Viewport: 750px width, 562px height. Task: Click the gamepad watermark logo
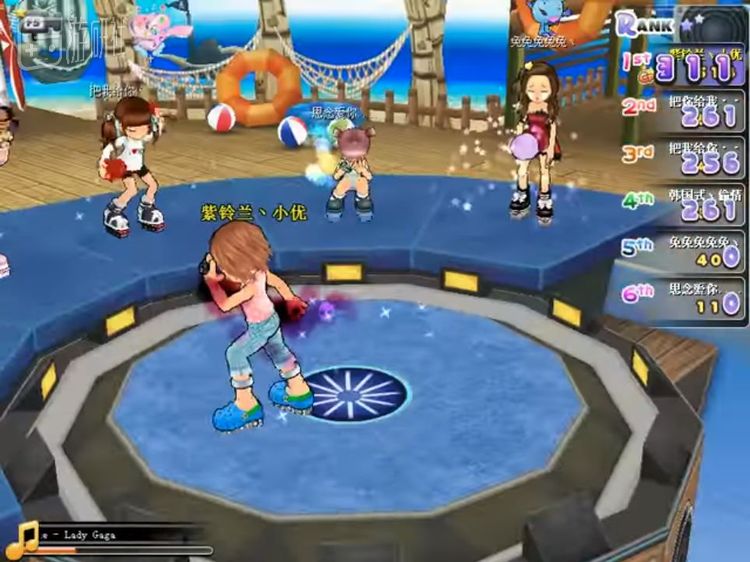tap(38, 35)
